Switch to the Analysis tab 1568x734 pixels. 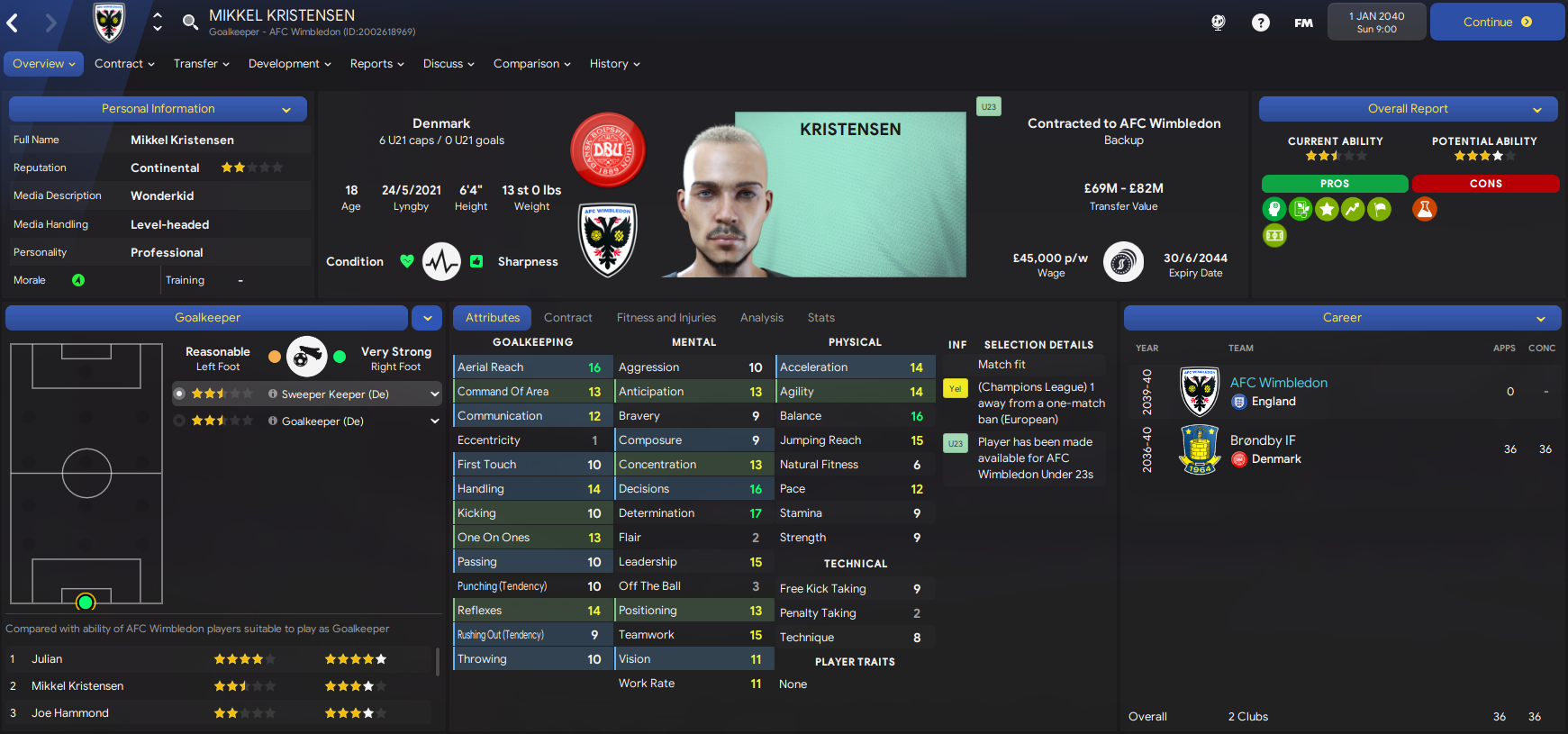pos(761,318)
